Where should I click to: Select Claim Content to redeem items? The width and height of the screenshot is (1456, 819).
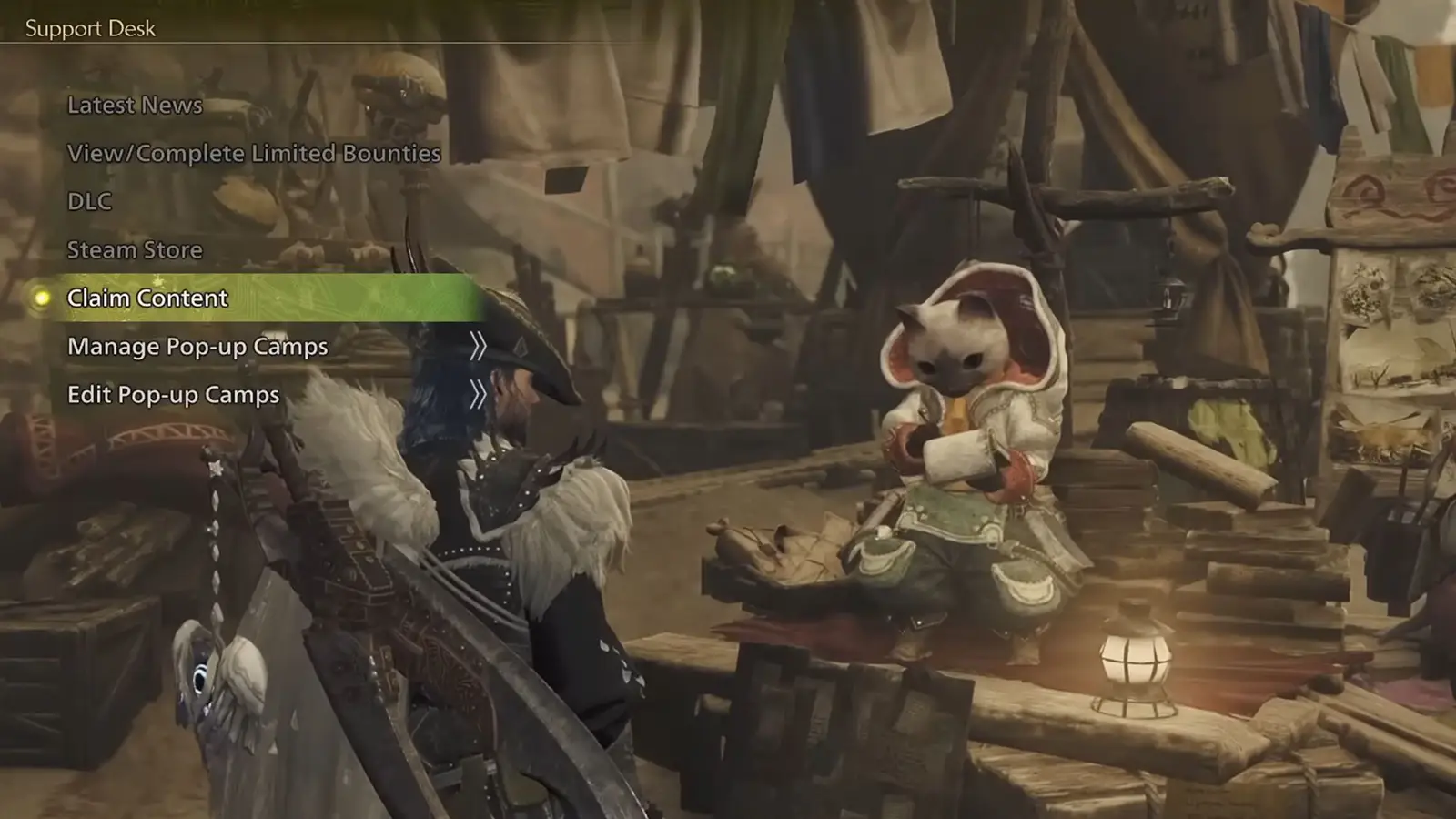click(147, 298)
